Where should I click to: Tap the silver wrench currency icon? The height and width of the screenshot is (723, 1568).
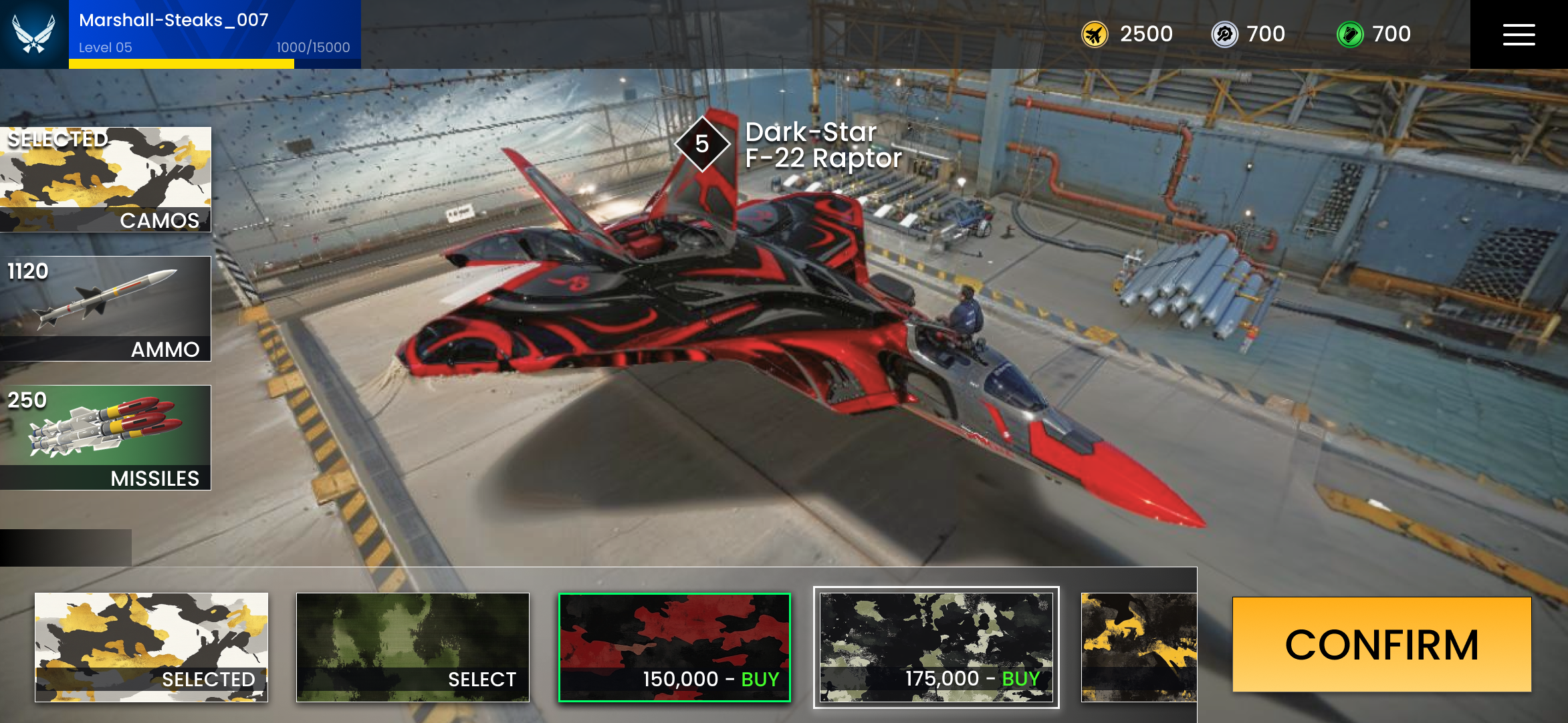tap(1225, 34)
